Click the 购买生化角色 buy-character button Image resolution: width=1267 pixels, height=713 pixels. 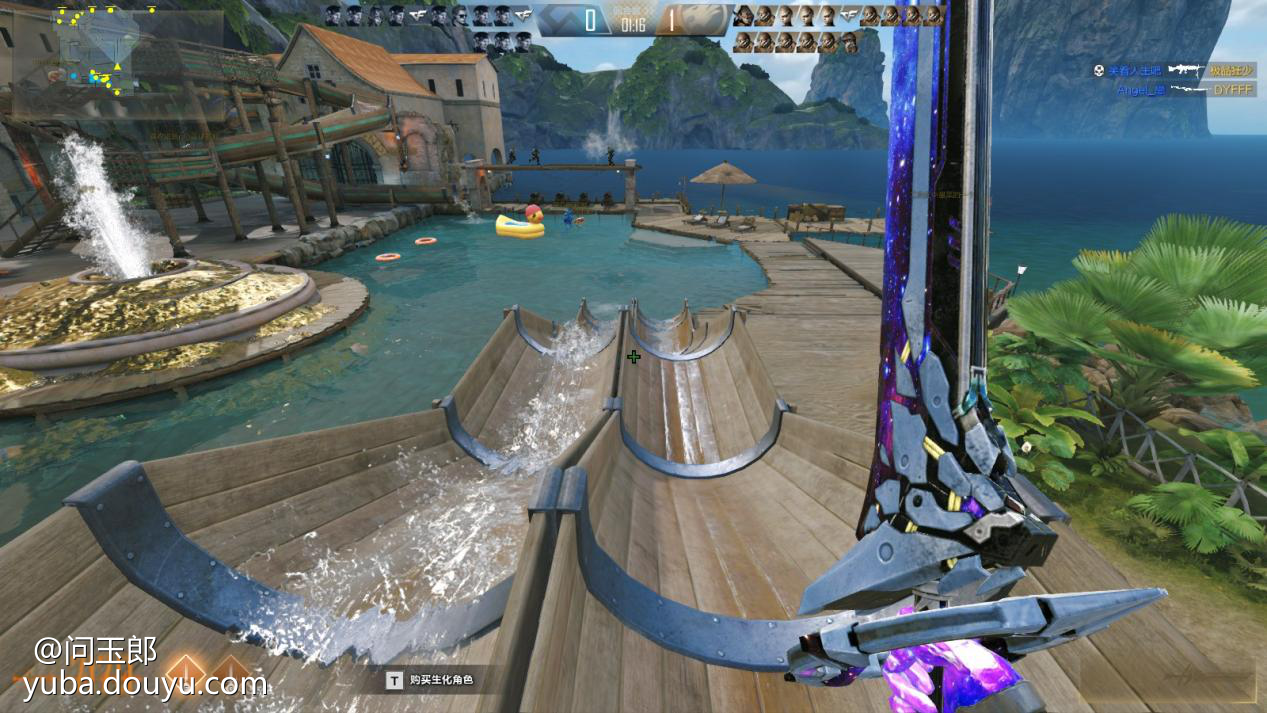(x=430, y=681)
